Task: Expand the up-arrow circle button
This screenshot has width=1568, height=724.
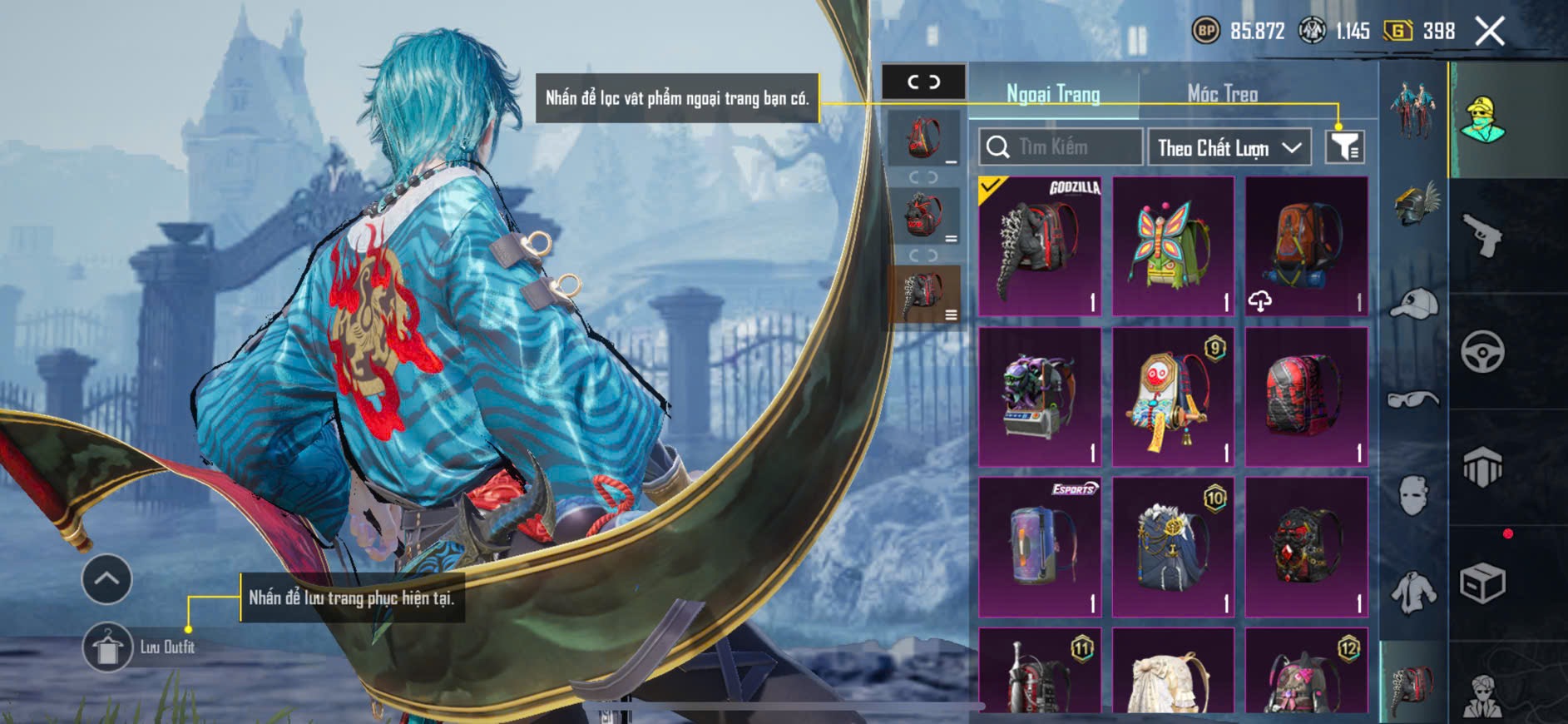Action: tap(106, 578)
